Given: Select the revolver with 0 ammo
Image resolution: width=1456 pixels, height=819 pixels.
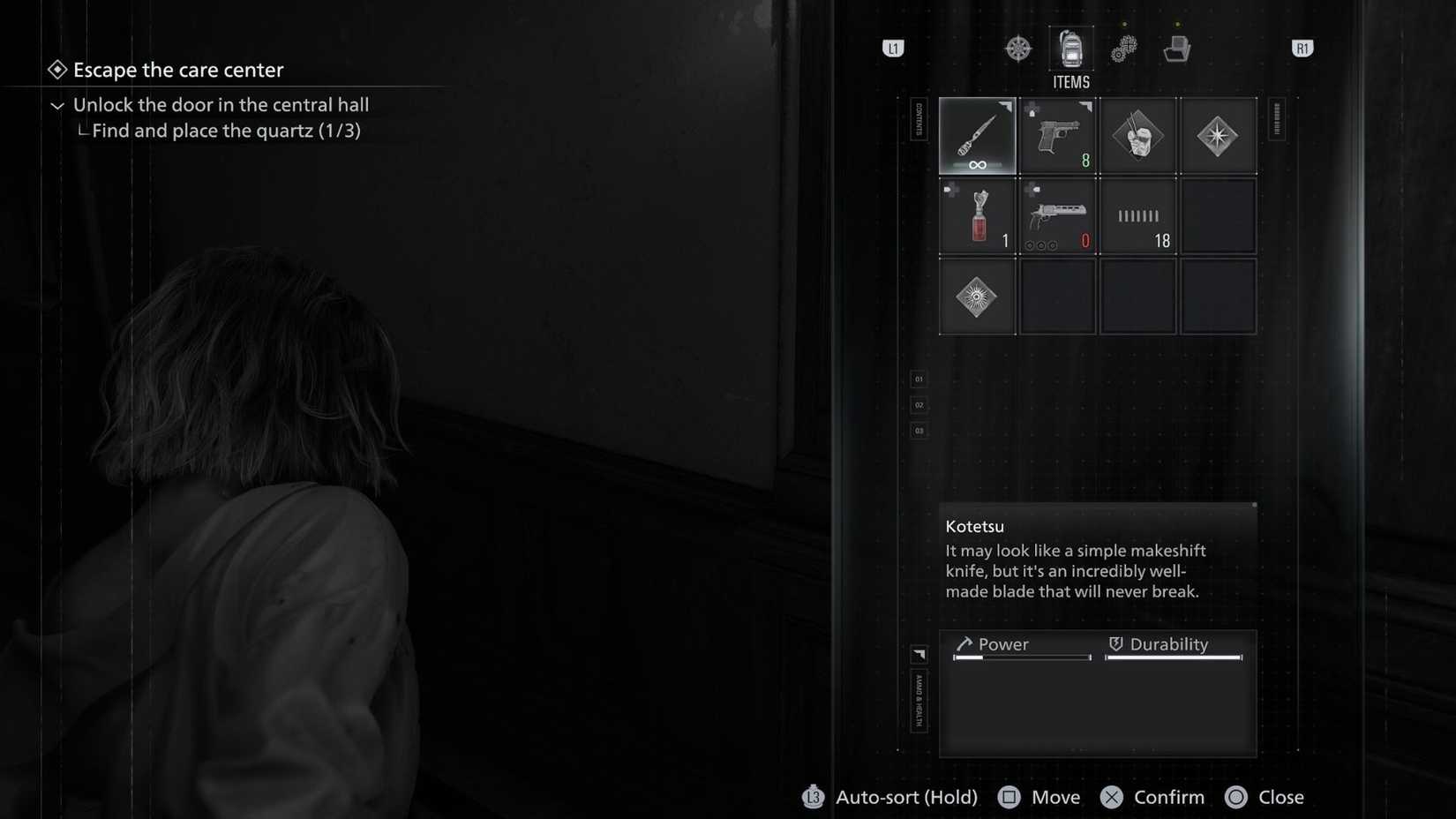Looking at the screenshot, I should point(1057,214).
